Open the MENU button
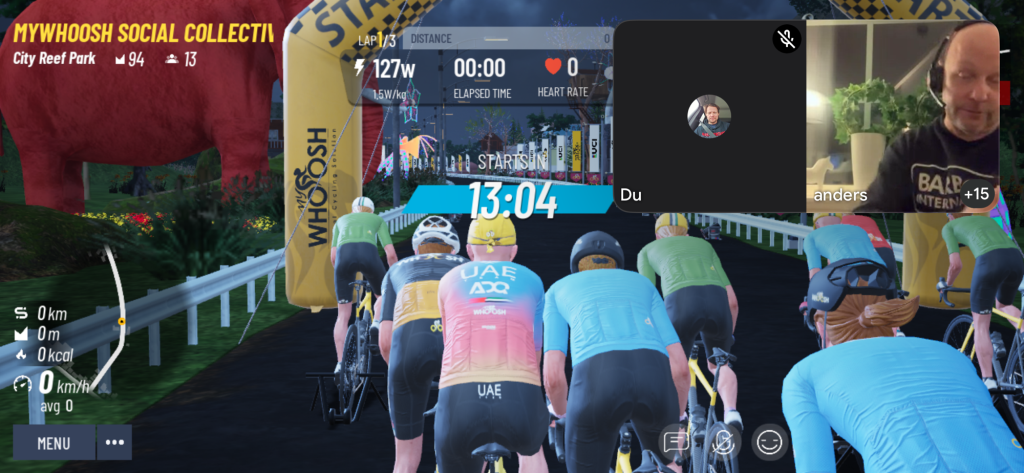The image size is (1024, 473). [54, 442]
